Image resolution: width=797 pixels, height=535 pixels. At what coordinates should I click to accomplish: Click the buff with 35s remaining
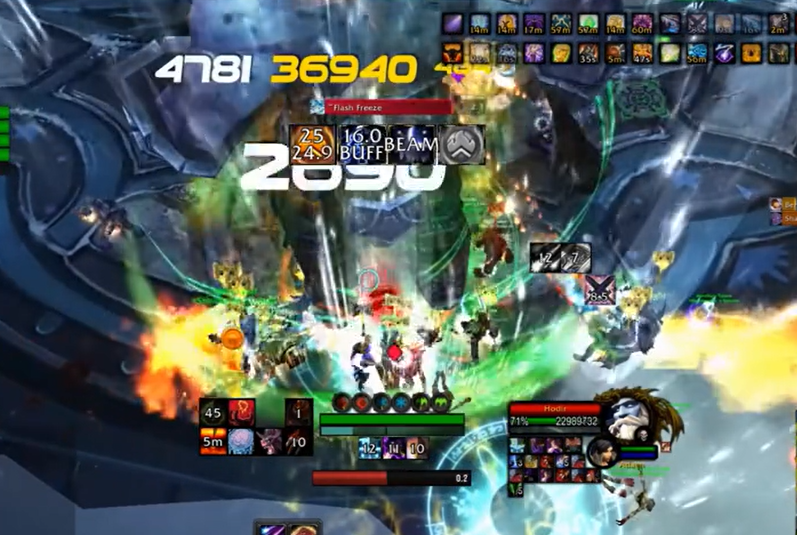pyautogui.click(x=588, y=53)
